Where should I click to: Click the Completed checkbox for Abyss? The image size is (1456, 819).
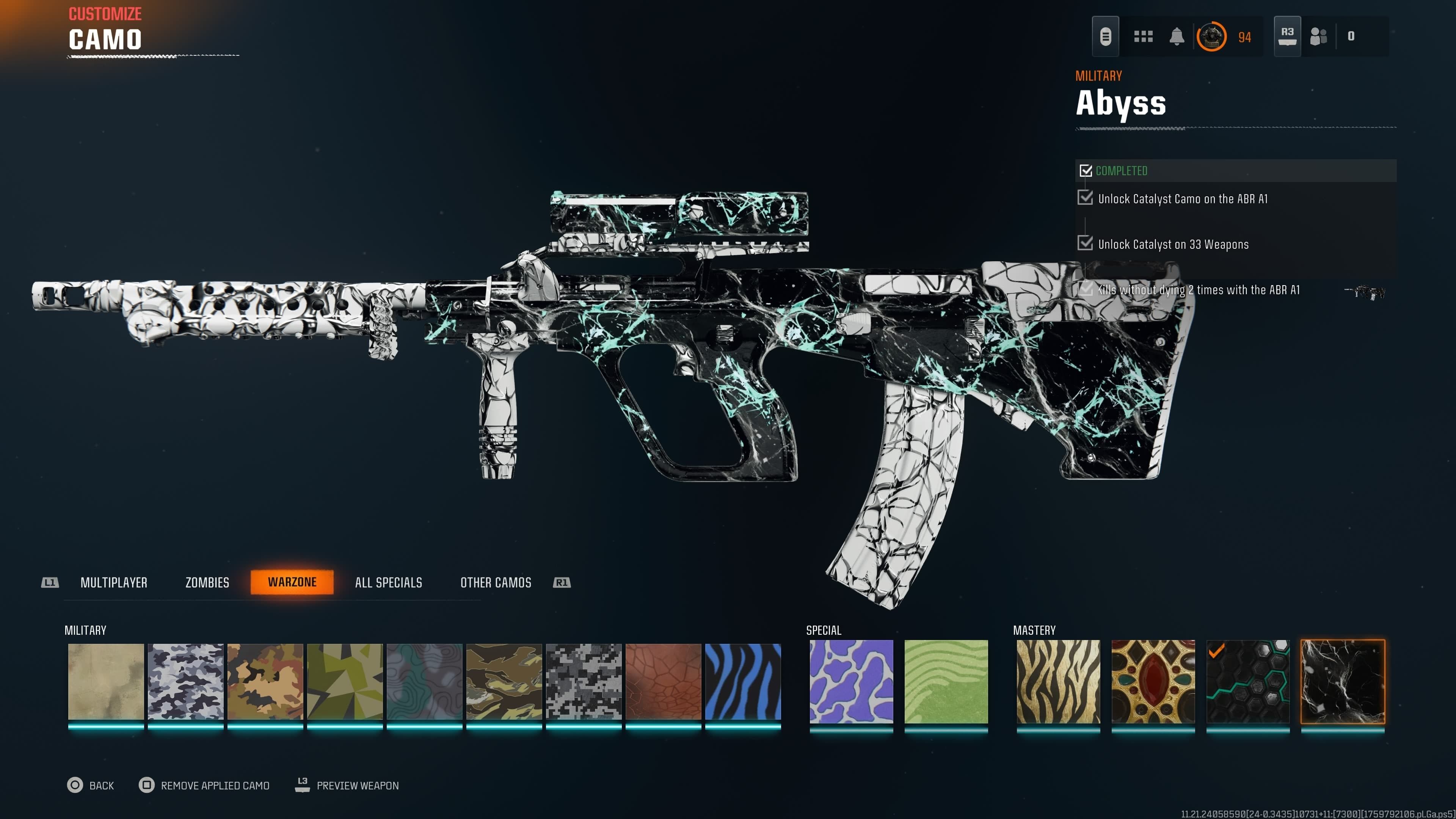pos(1086,170)
